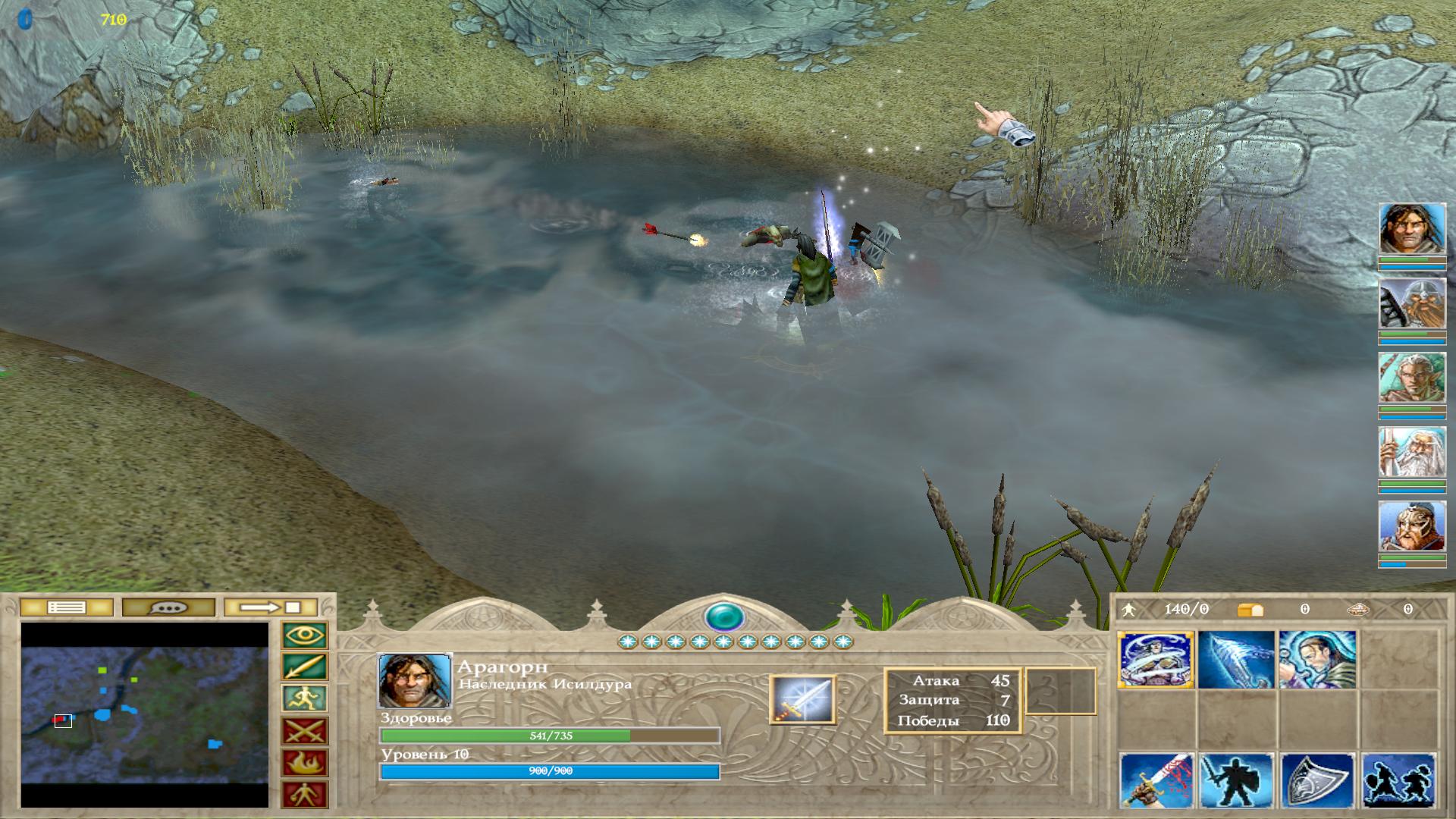The image size is (1456, 819).
Task: Select the dwarf hero portrait with helmet
Action: pyautogui.click(x=1412, y=303)
